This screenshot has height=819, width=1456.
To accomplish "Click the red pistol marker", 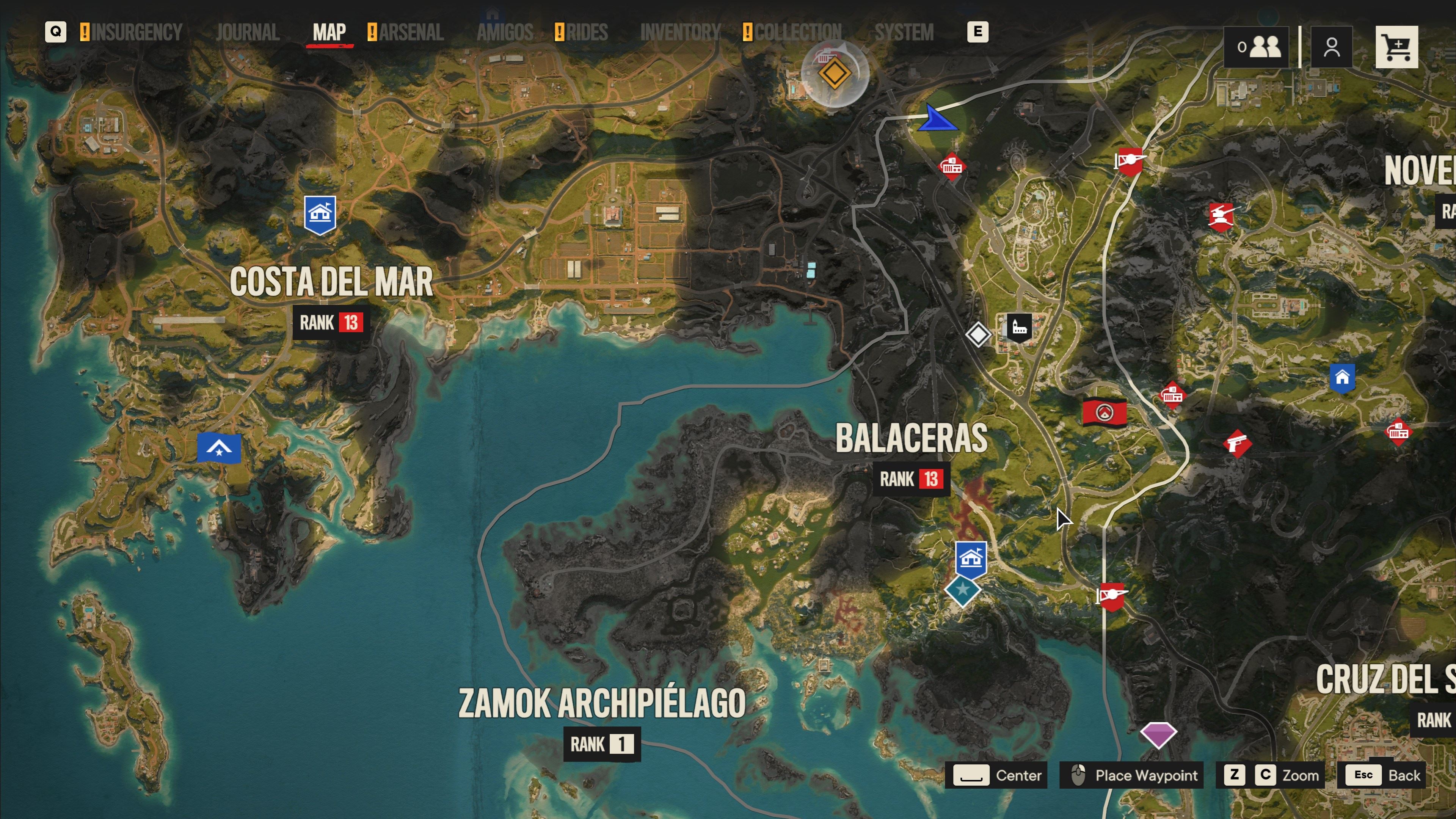I will click(1237, 443).
